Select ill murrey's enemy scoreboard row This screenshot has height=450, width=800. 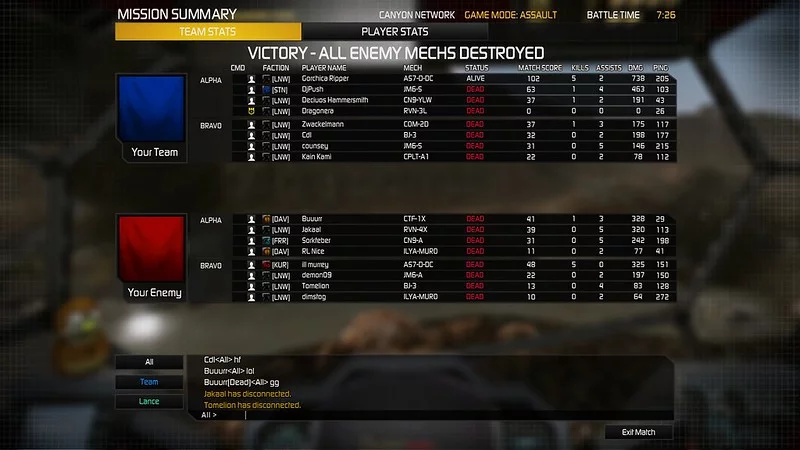click(400, 265)
